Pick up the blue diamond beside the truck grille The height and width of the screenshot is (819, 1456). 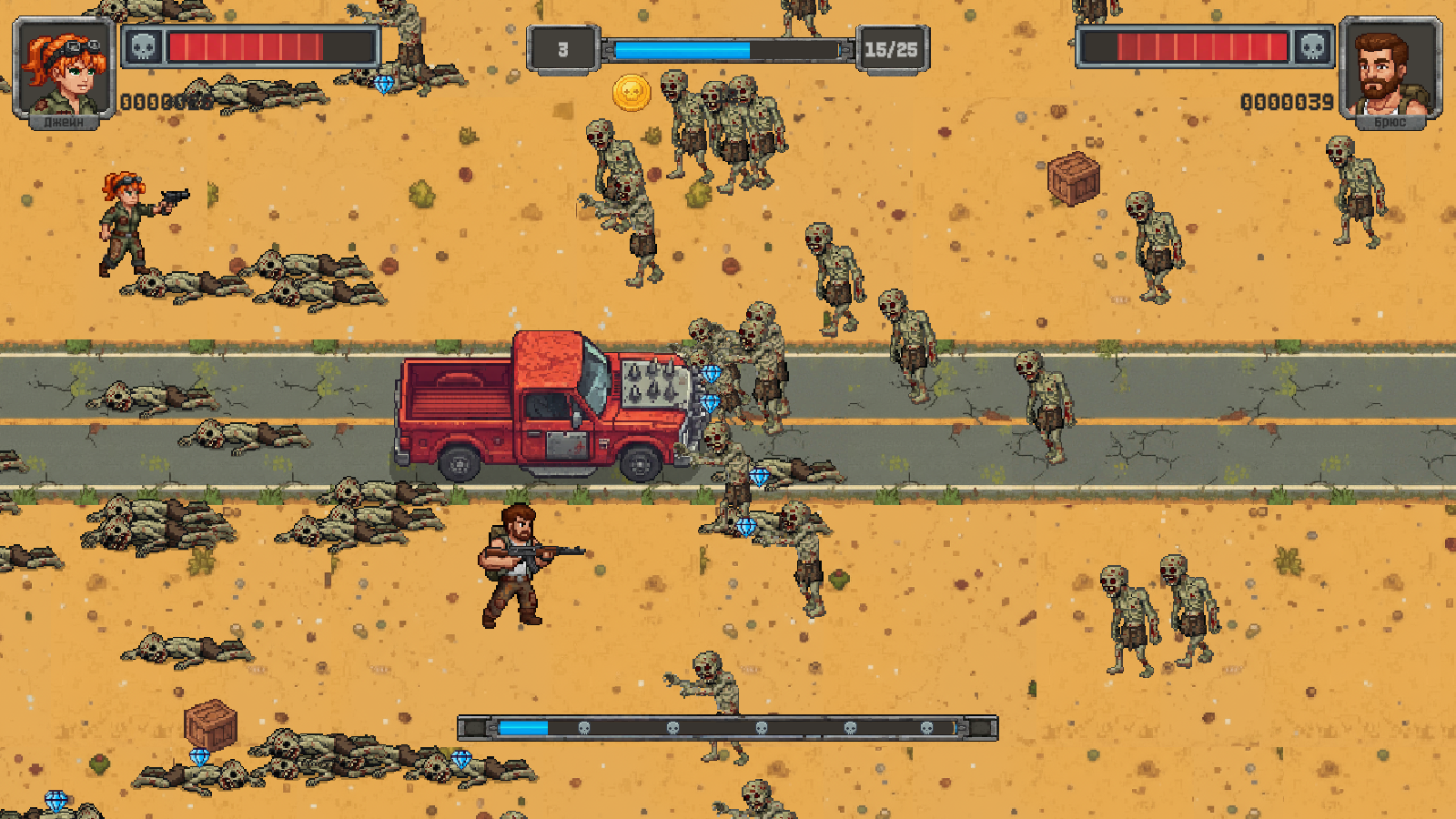(713, 372)
